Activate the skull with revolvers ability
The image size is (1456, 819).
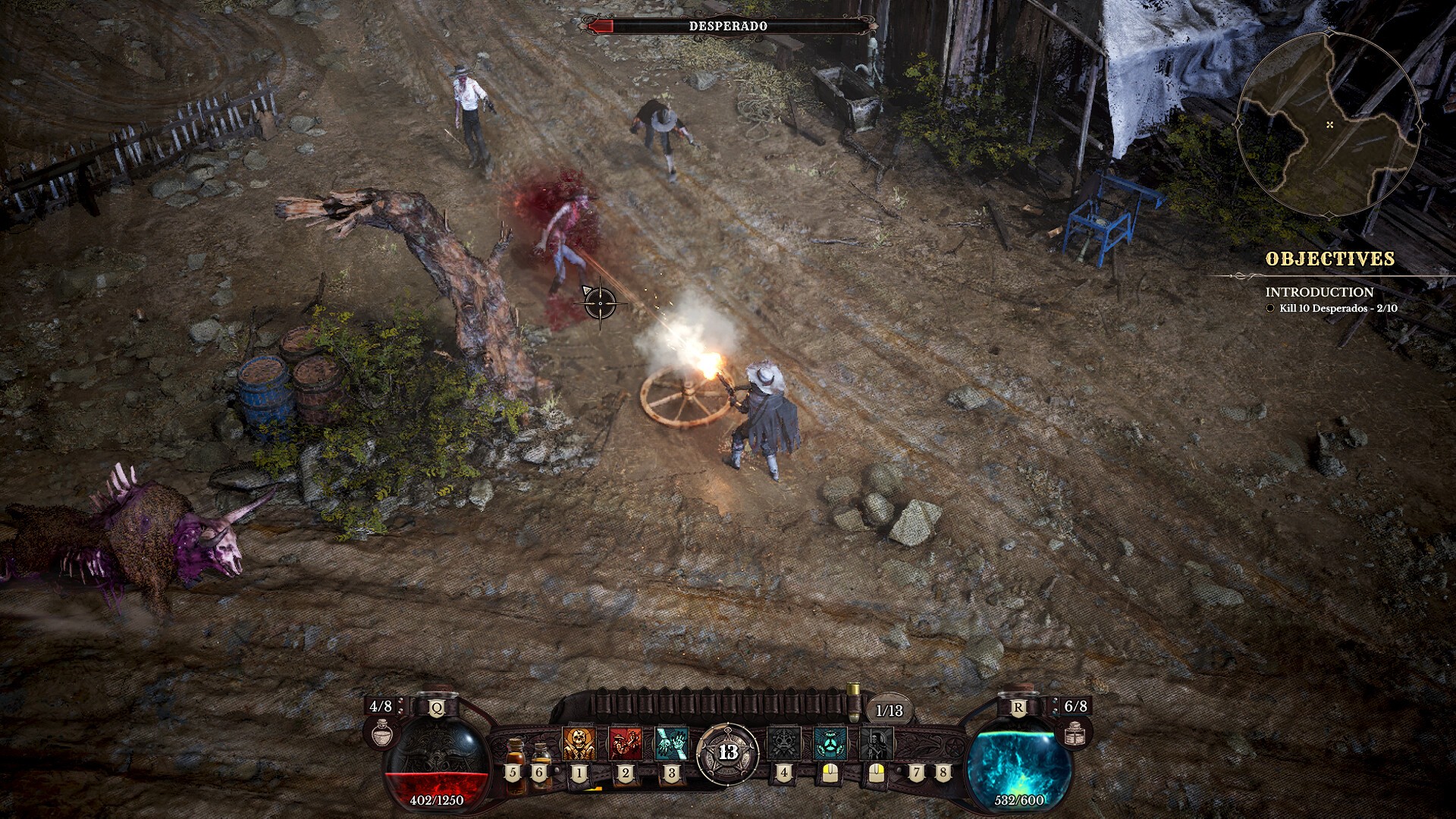coord(579,744)
